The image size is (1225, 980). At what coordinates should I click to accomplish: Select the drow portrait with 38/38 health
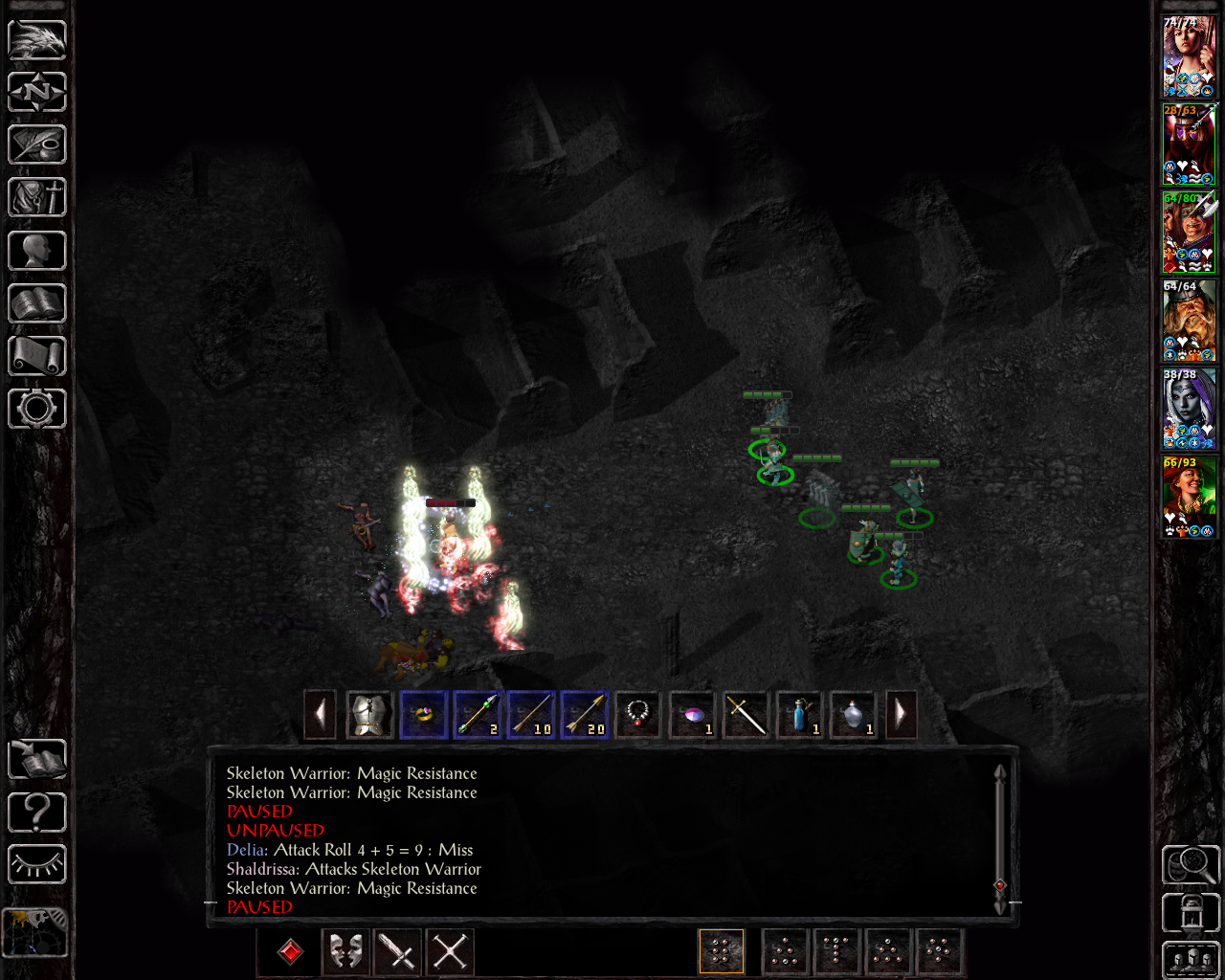1189,410
